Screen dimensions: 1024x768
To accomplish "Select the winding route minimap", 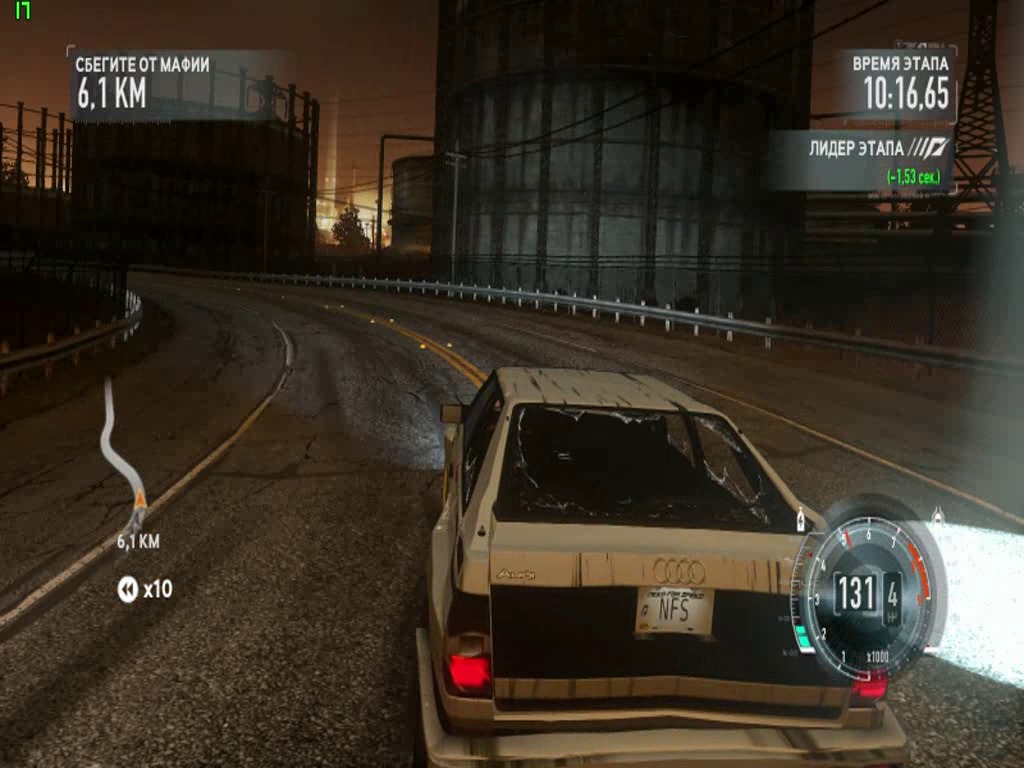I will pyautogui.click(x=121, y=448).
